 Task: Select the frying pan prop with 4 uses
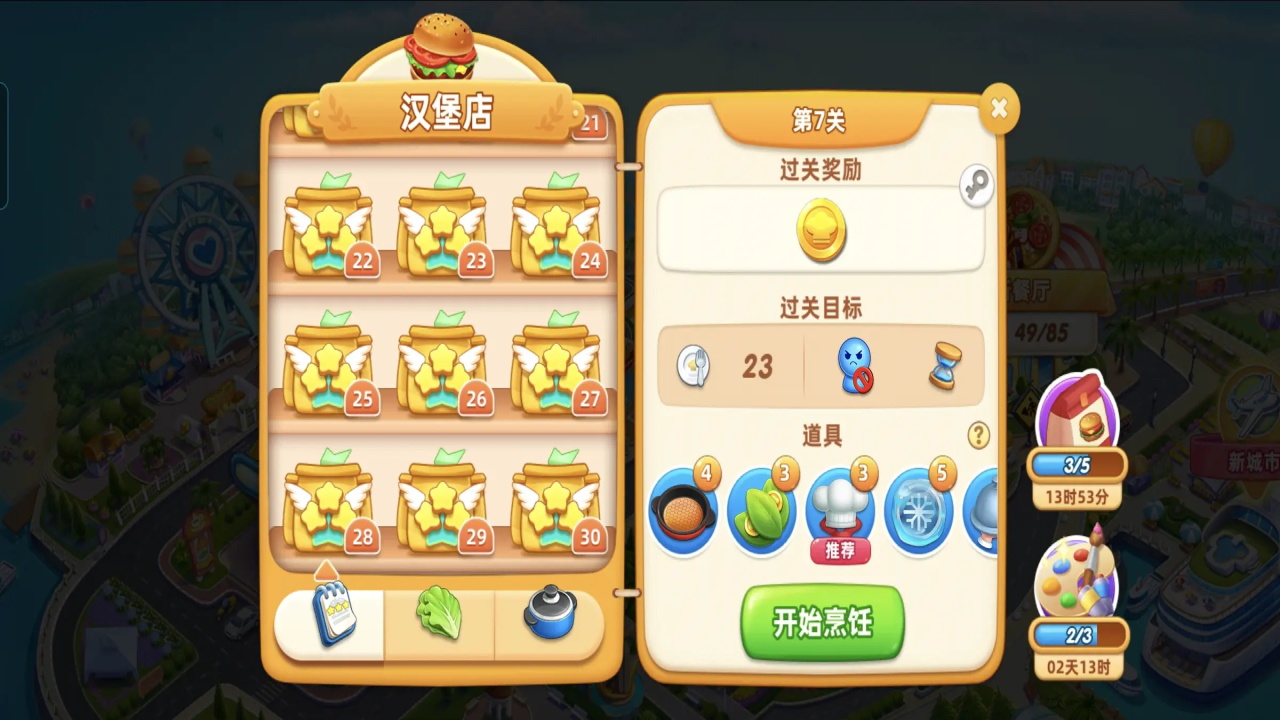(x=684, y=510)
